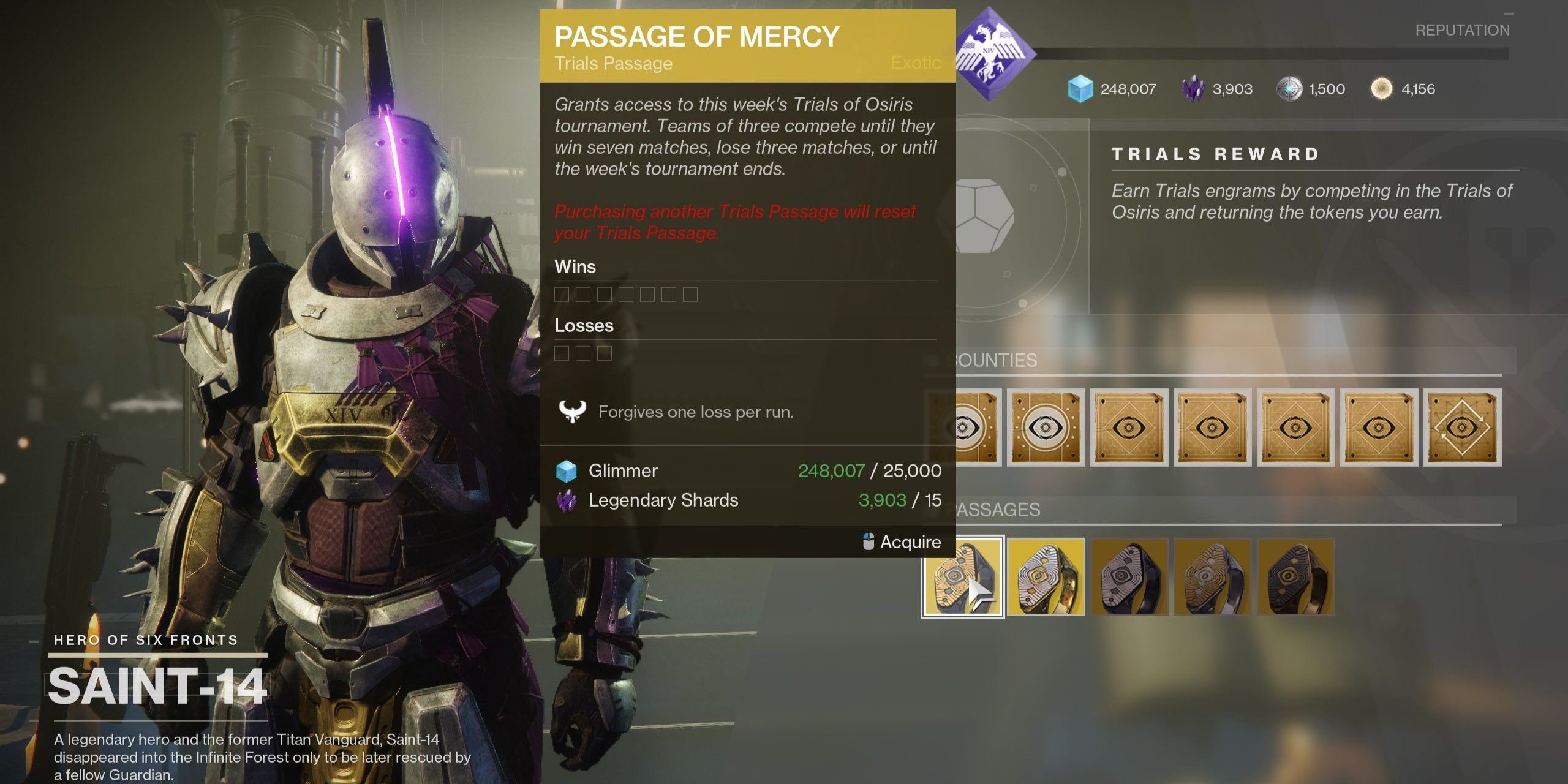
Task: Click the Legendary Shards icon in the cost row
Action: [567, 500]
